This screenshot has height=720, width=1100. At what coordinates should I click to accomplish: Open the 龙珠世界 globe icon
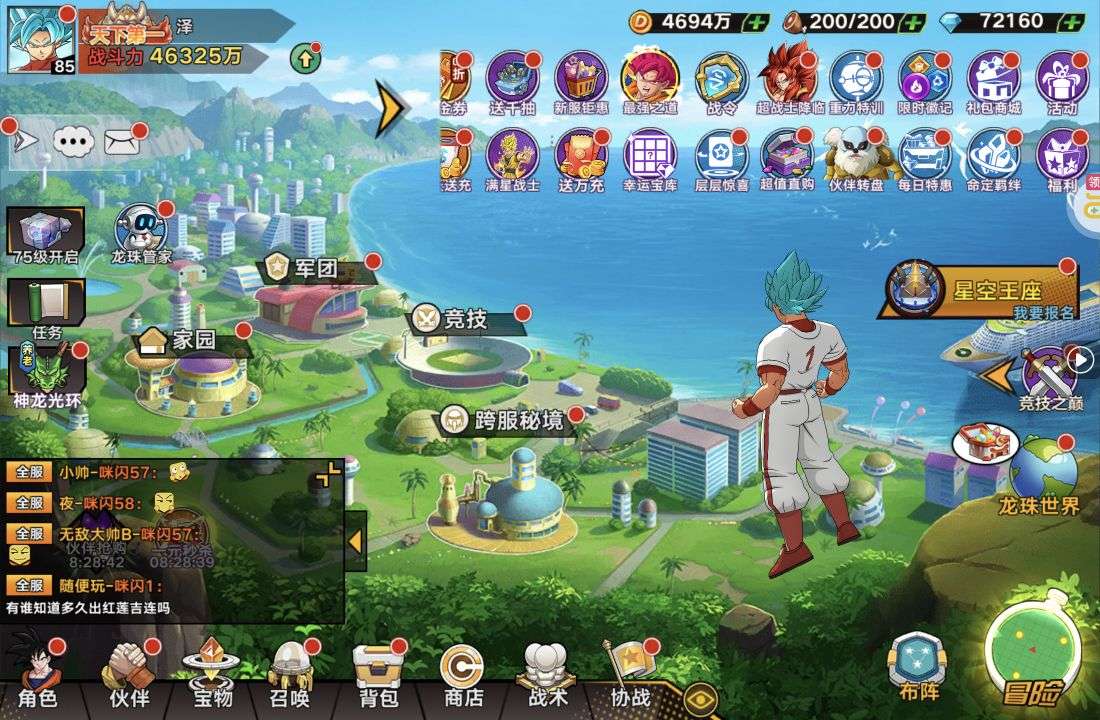click(x=1042, y=475)
